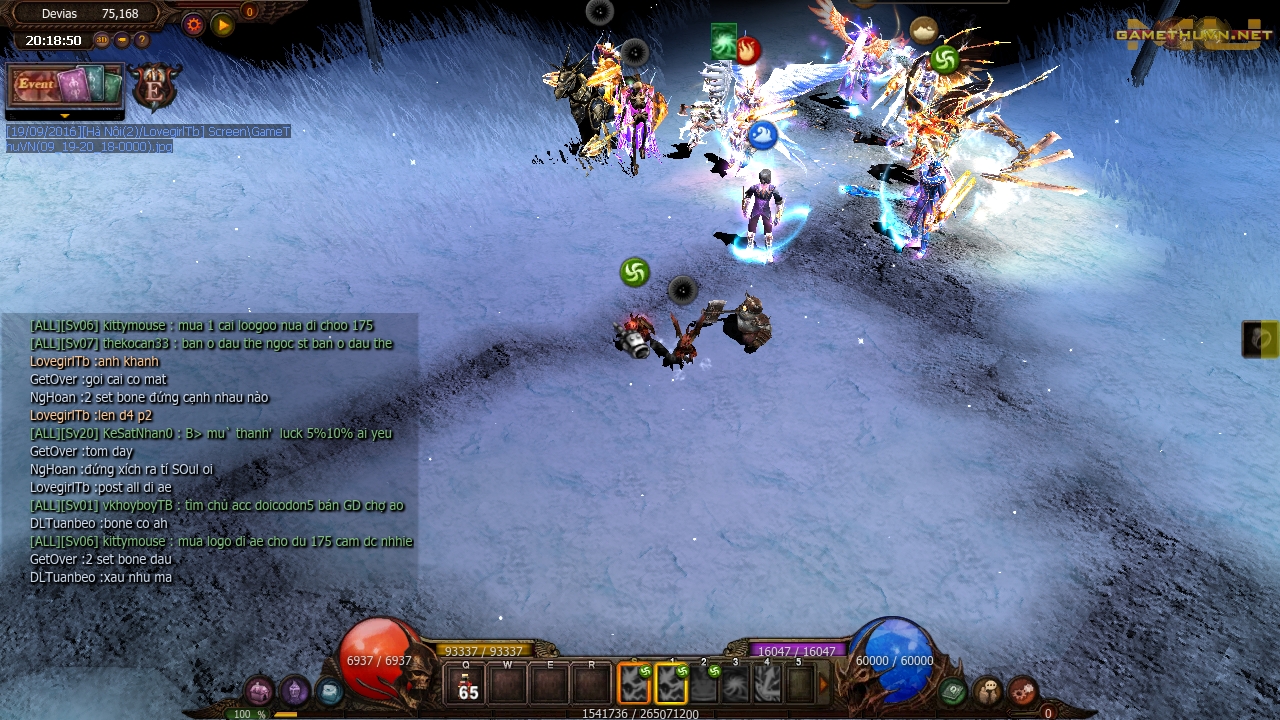The image size is (1280, 720).
Task: Click the guild emblem with letter E
Action: coord(155,88)
